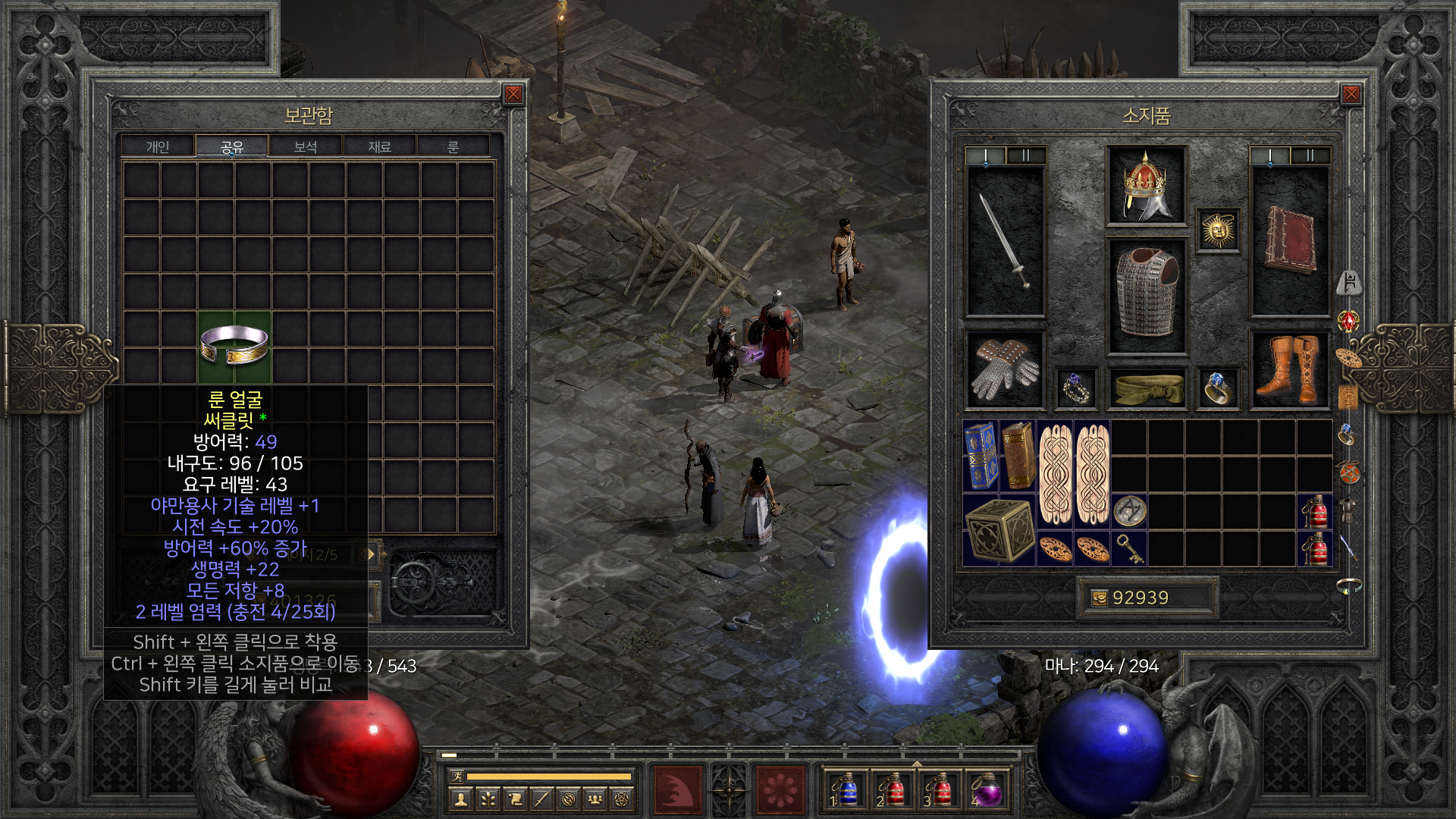Image resolution: width=1456 pixels, height=819 pixels.
Task: Select the equipped leather boots
Action: 1288,369
